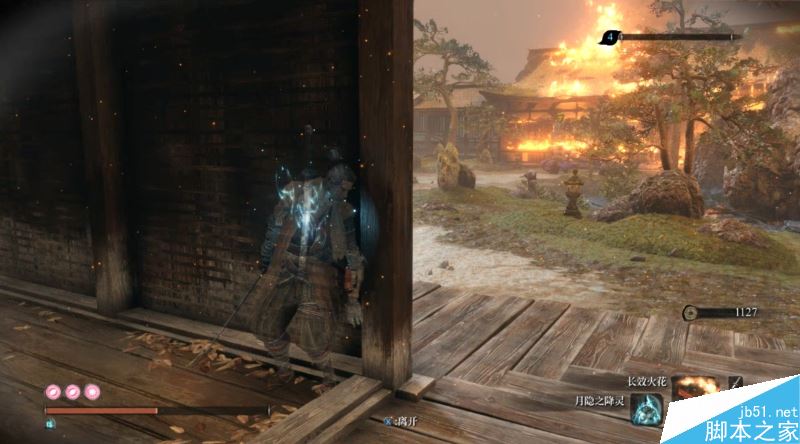Click the sen coin icon beside 1127

[691, 313]
